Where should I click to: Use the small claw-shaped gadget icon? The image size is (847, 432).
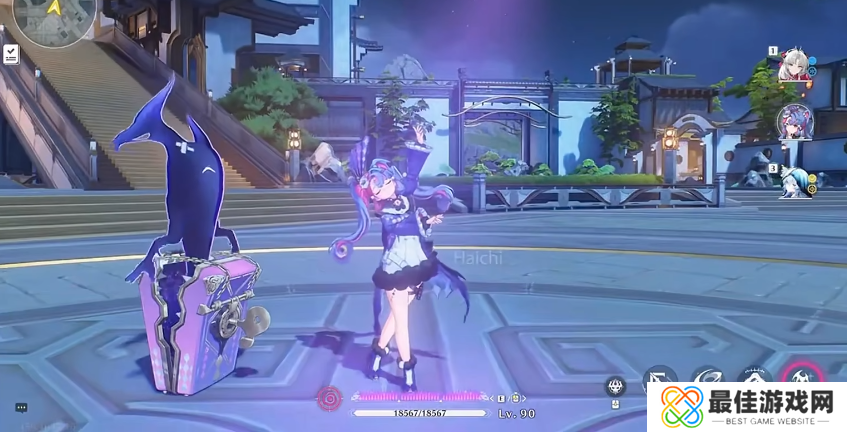616,385
